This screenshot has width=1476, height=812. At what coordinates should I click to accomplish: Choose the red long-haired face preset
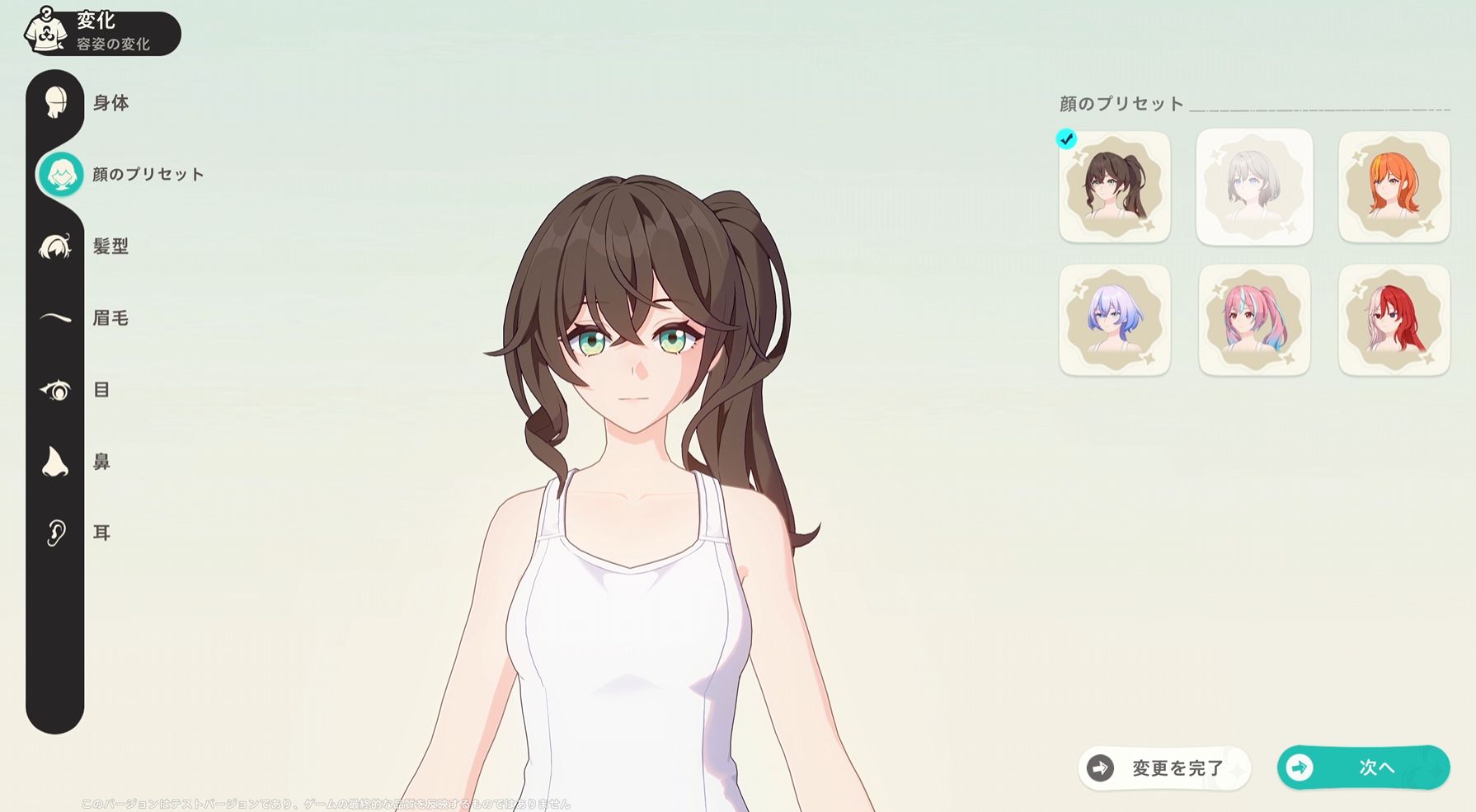point(1394,320)
